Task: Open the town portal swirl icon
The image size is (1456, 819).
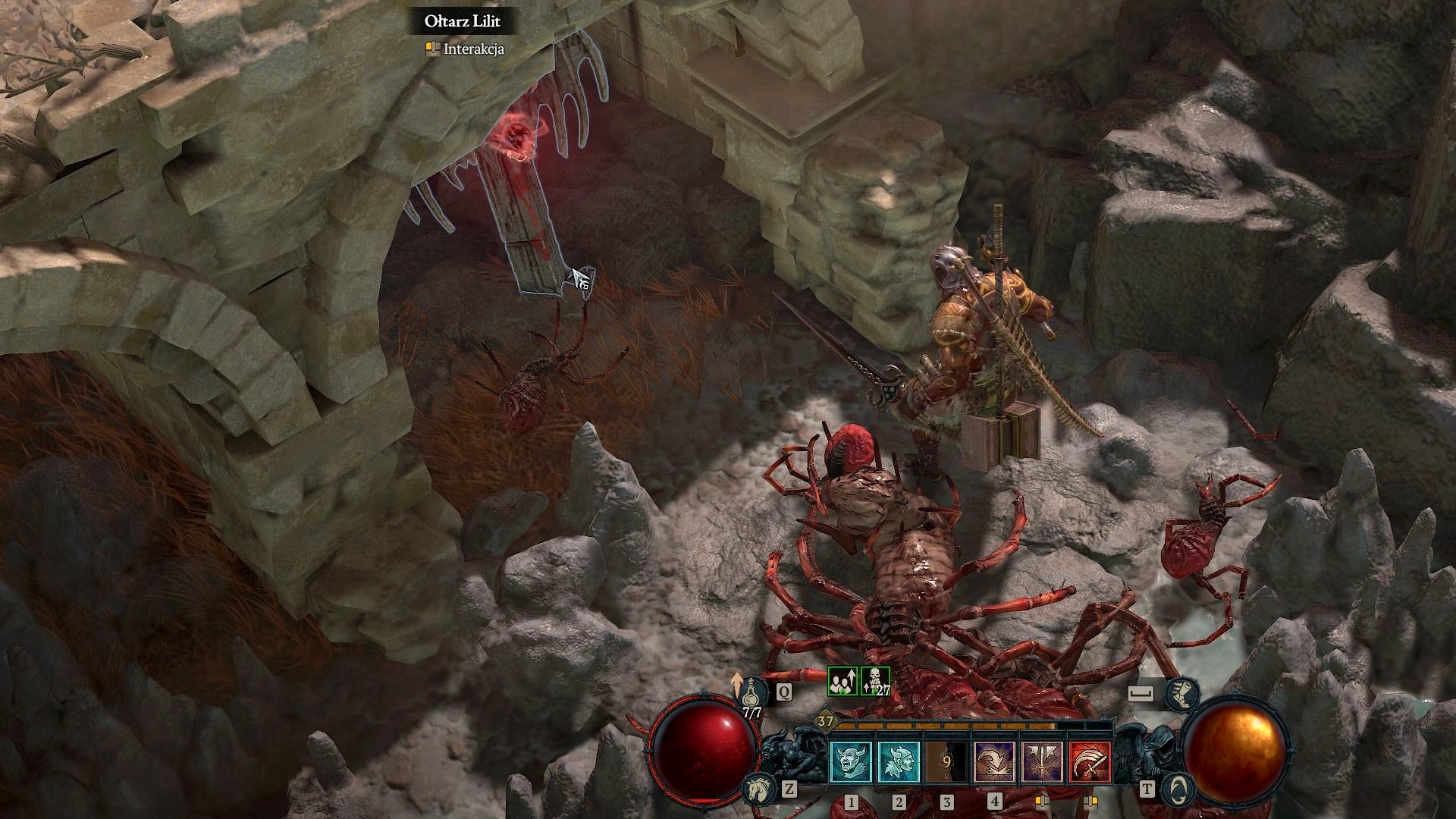Action: pyautogui.click(x=1177, y=789)
